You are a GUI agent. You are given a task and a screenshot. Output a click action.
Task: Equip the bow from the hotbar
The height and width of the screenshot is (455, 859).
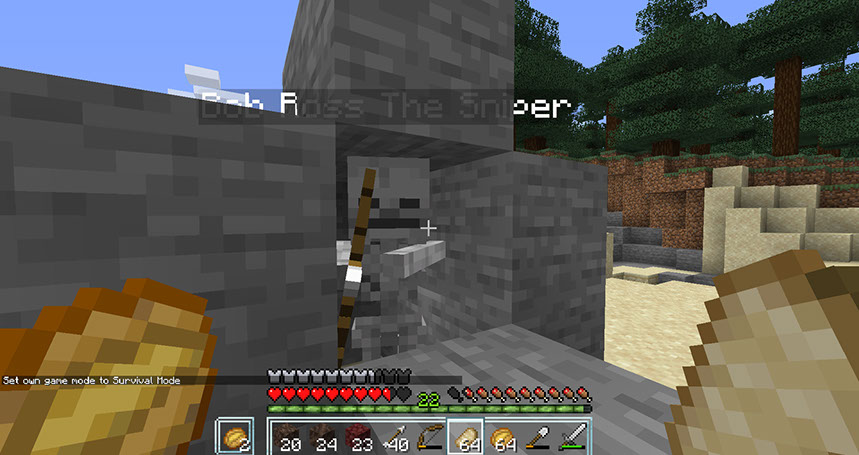(x=431, y=438)
